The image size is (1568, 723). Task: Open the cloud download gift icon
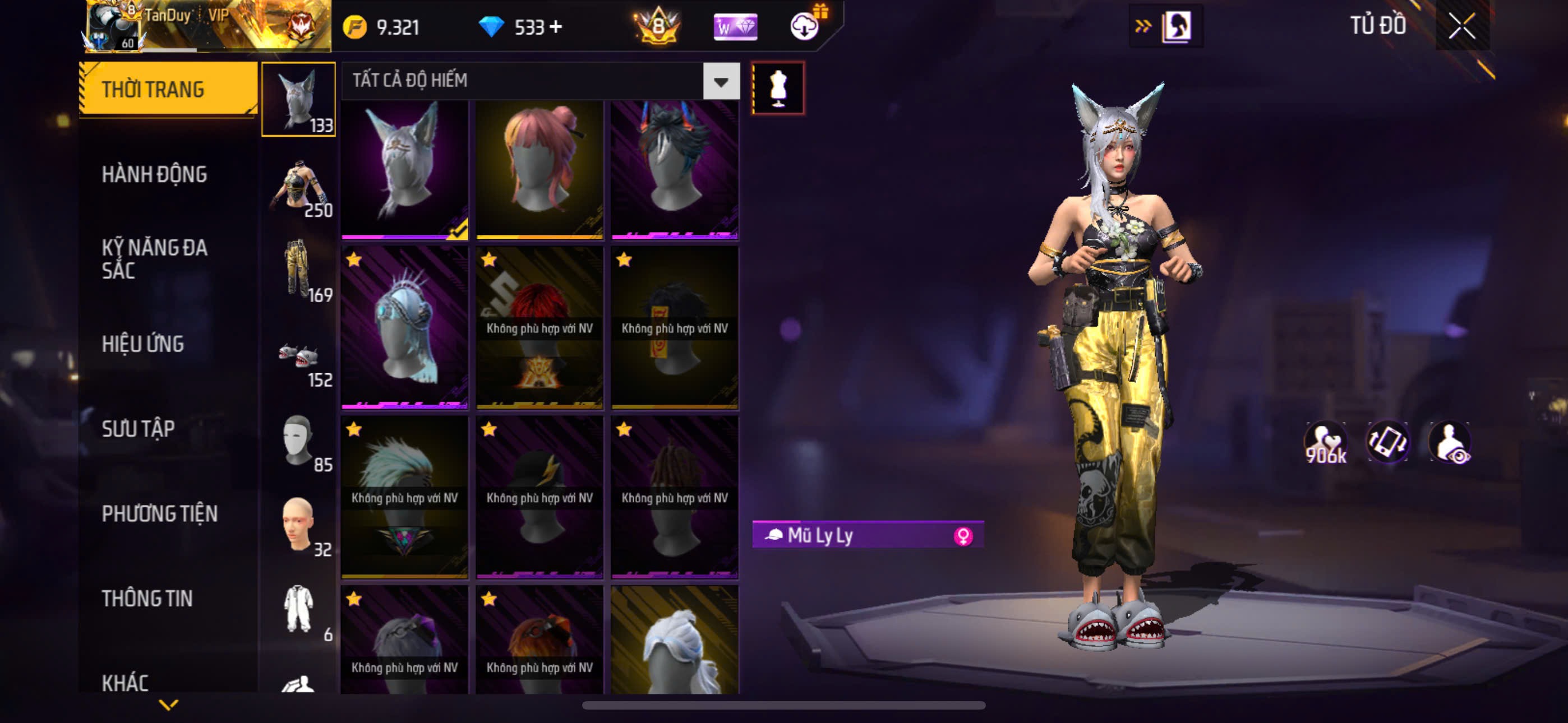[805, 26]
